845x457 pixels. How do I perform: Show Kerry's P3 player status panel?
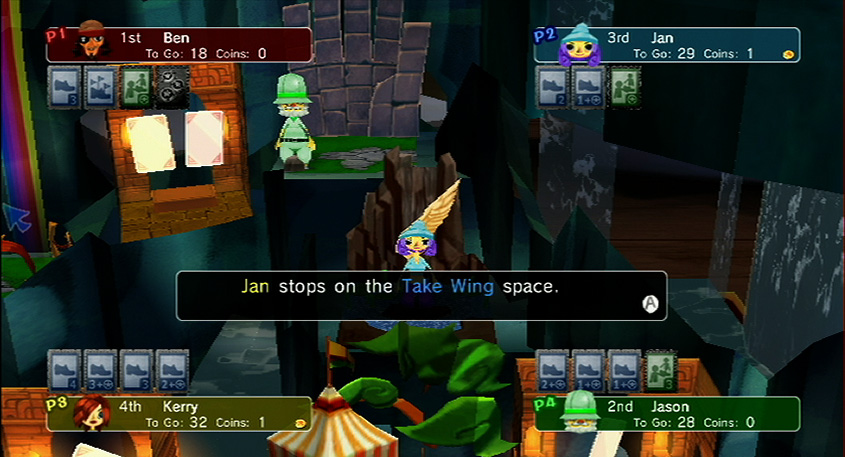(178, 413)
